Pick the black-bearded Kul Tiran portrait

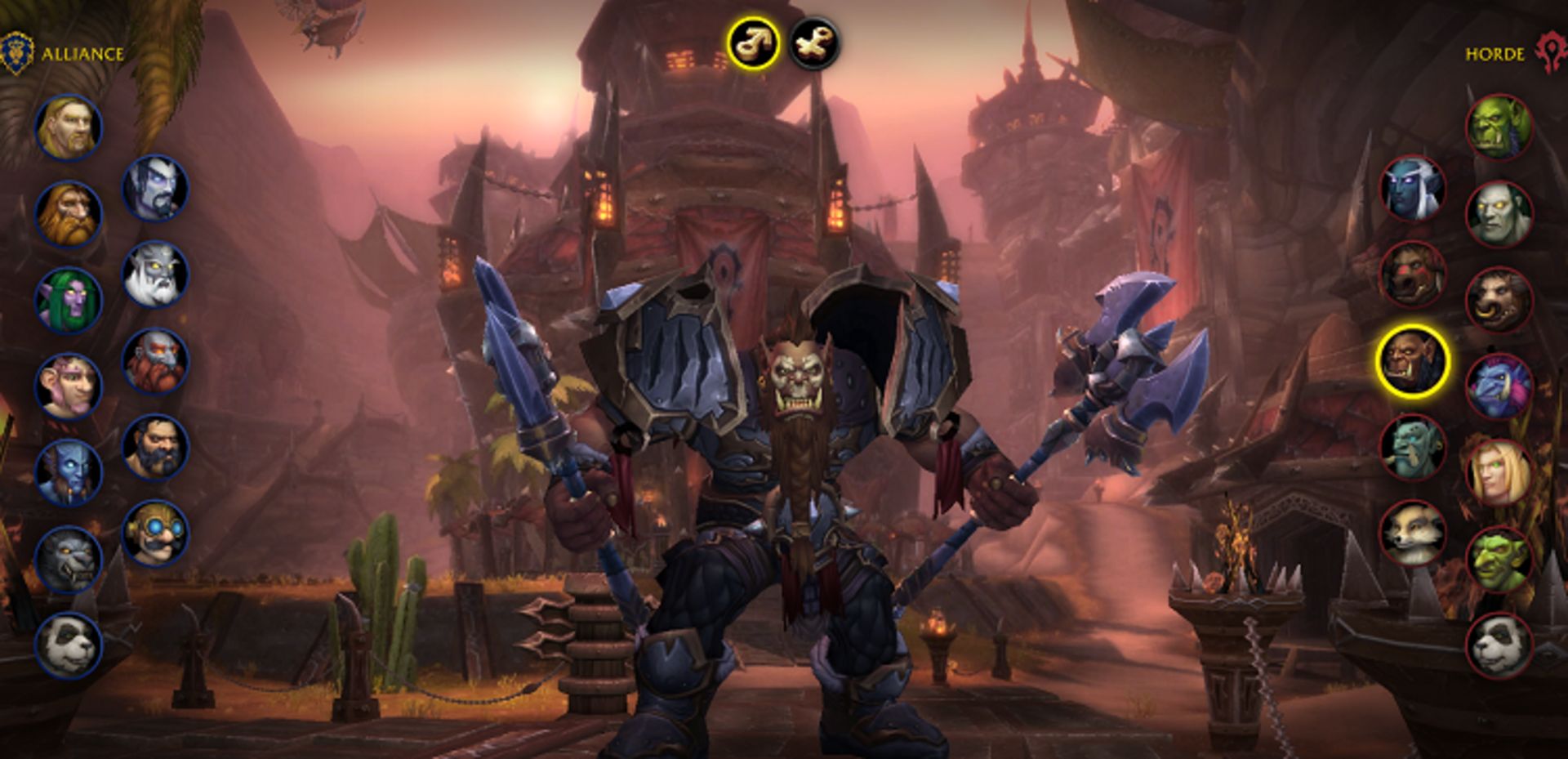pos(155,447)
